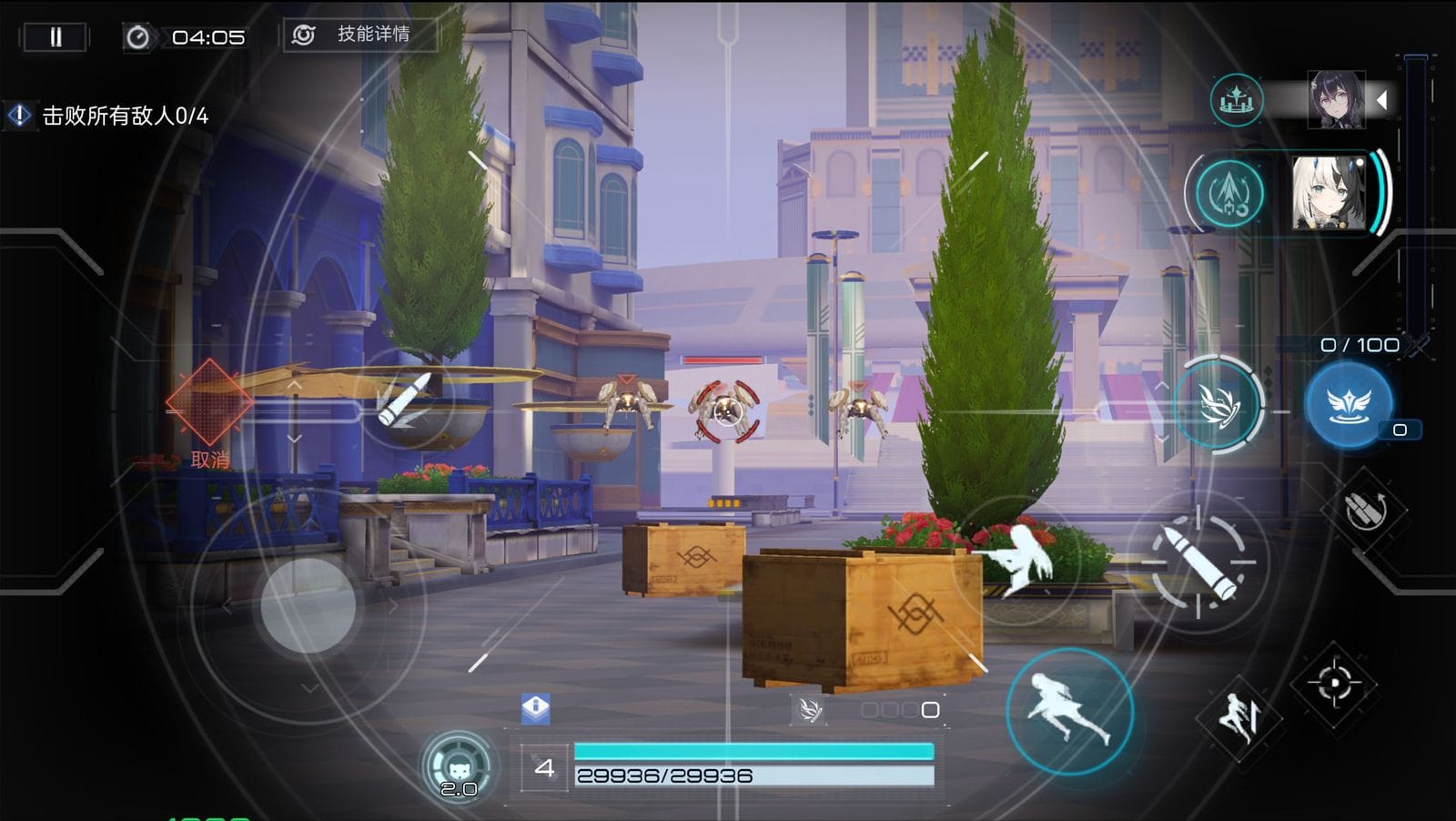Activate the crown support skill icon
Screen dimensions: 1456x821
point(1237,99)
